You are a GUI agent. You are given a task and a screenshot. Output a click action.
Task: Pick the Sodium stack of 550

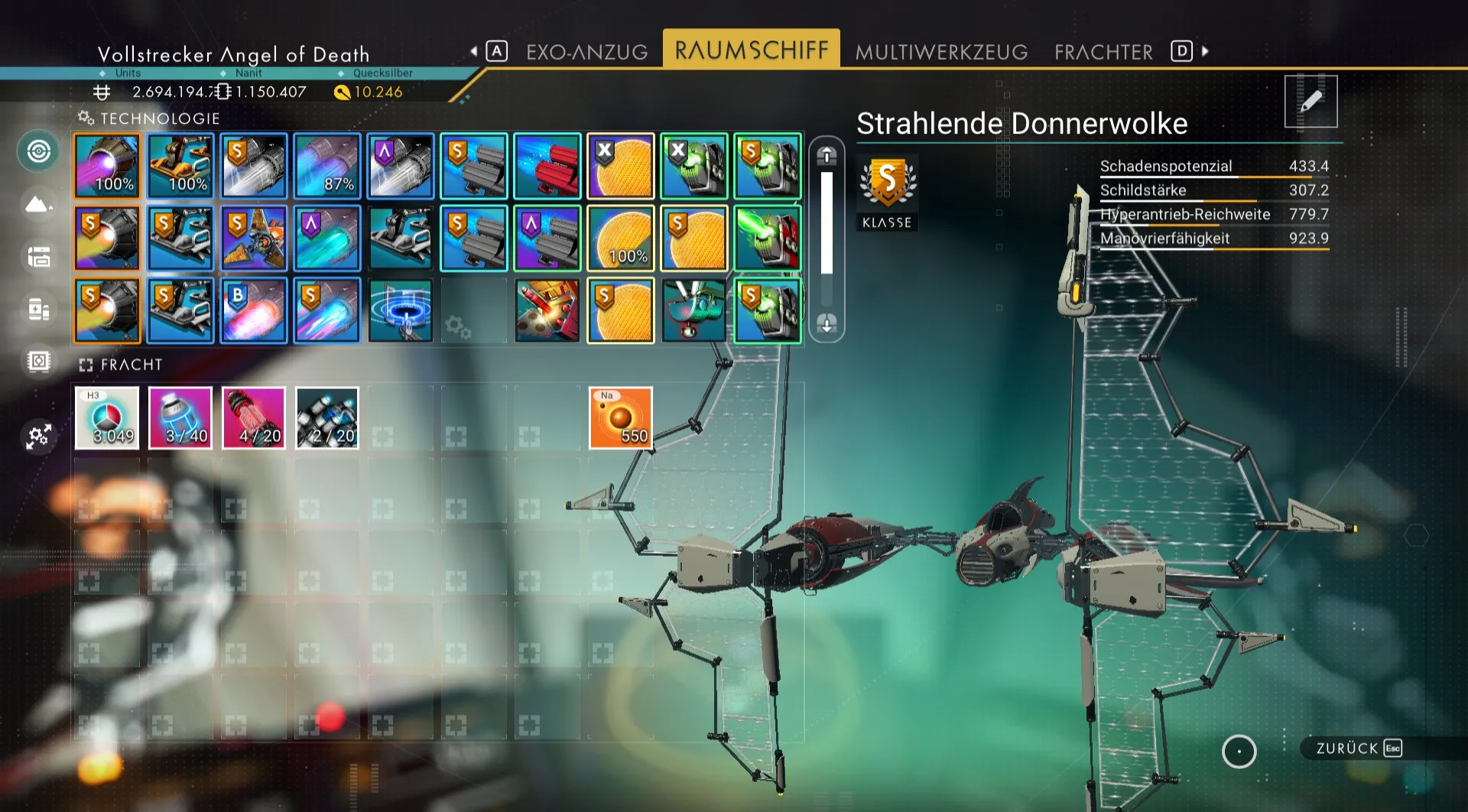(x=620, y=417)
